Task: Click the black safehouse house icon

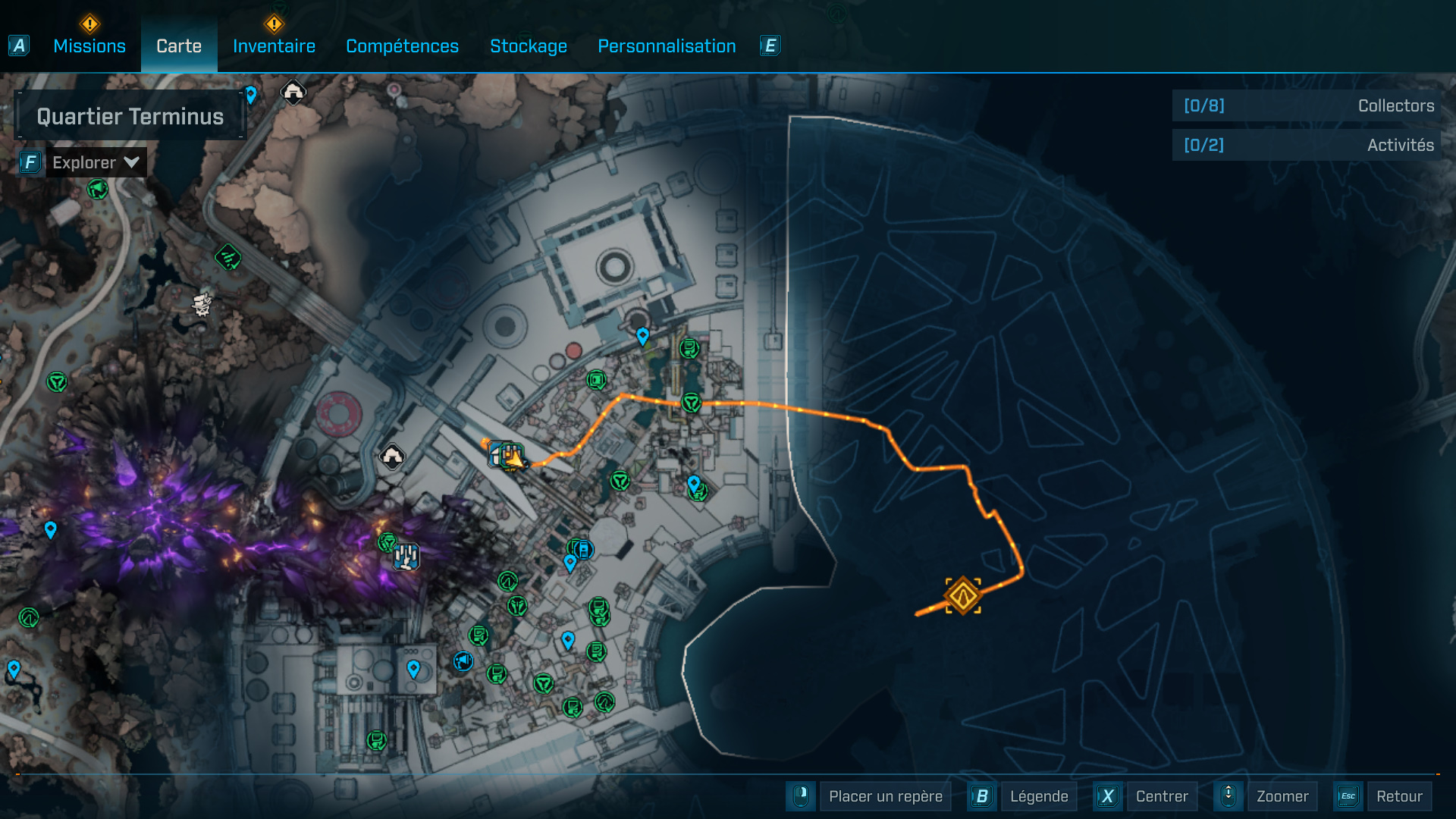Action: tap(391, 456)
